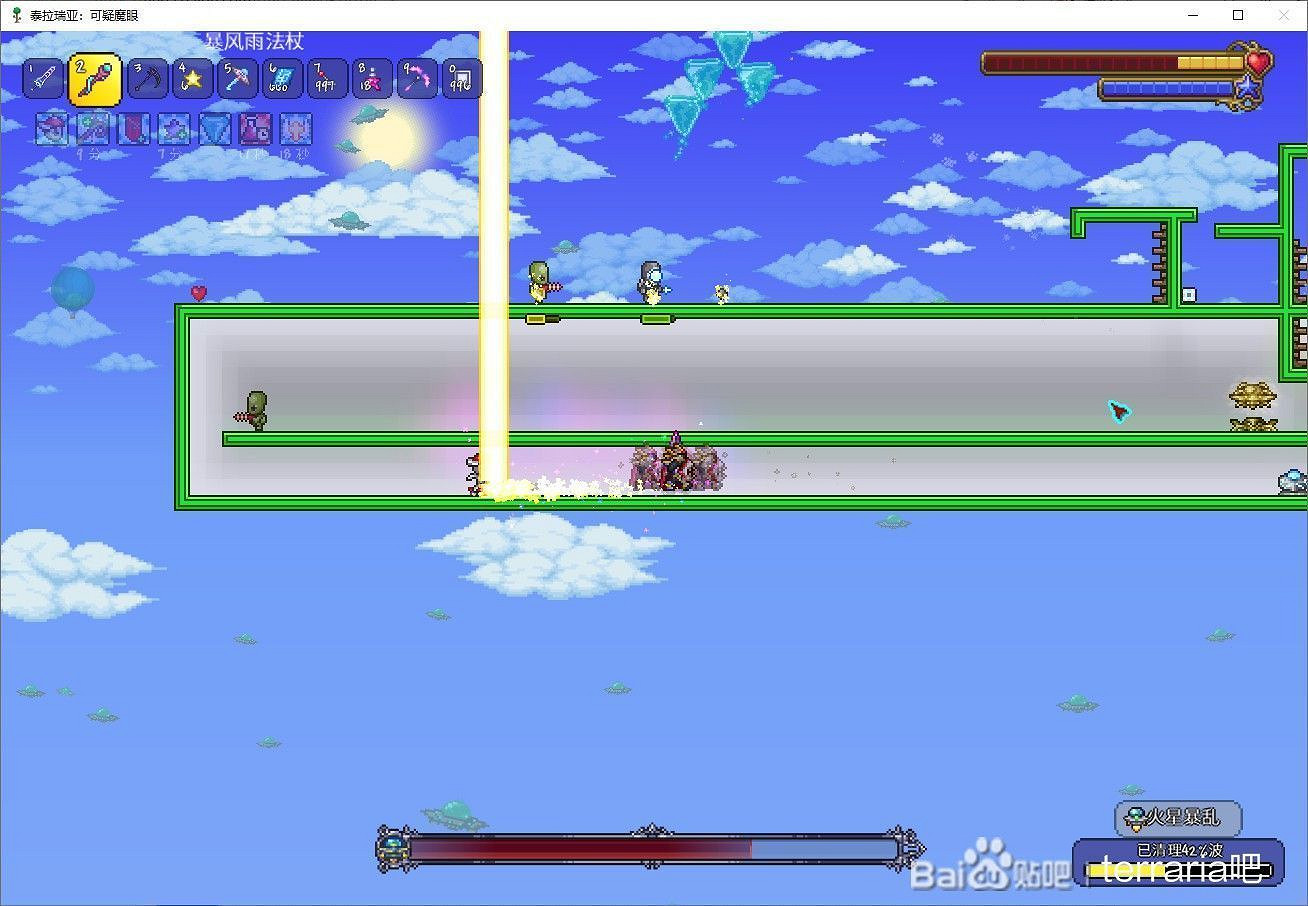Select the fallen stars in slot 4
Viewport: 1308px width, 906px height.
coord(192,78)
